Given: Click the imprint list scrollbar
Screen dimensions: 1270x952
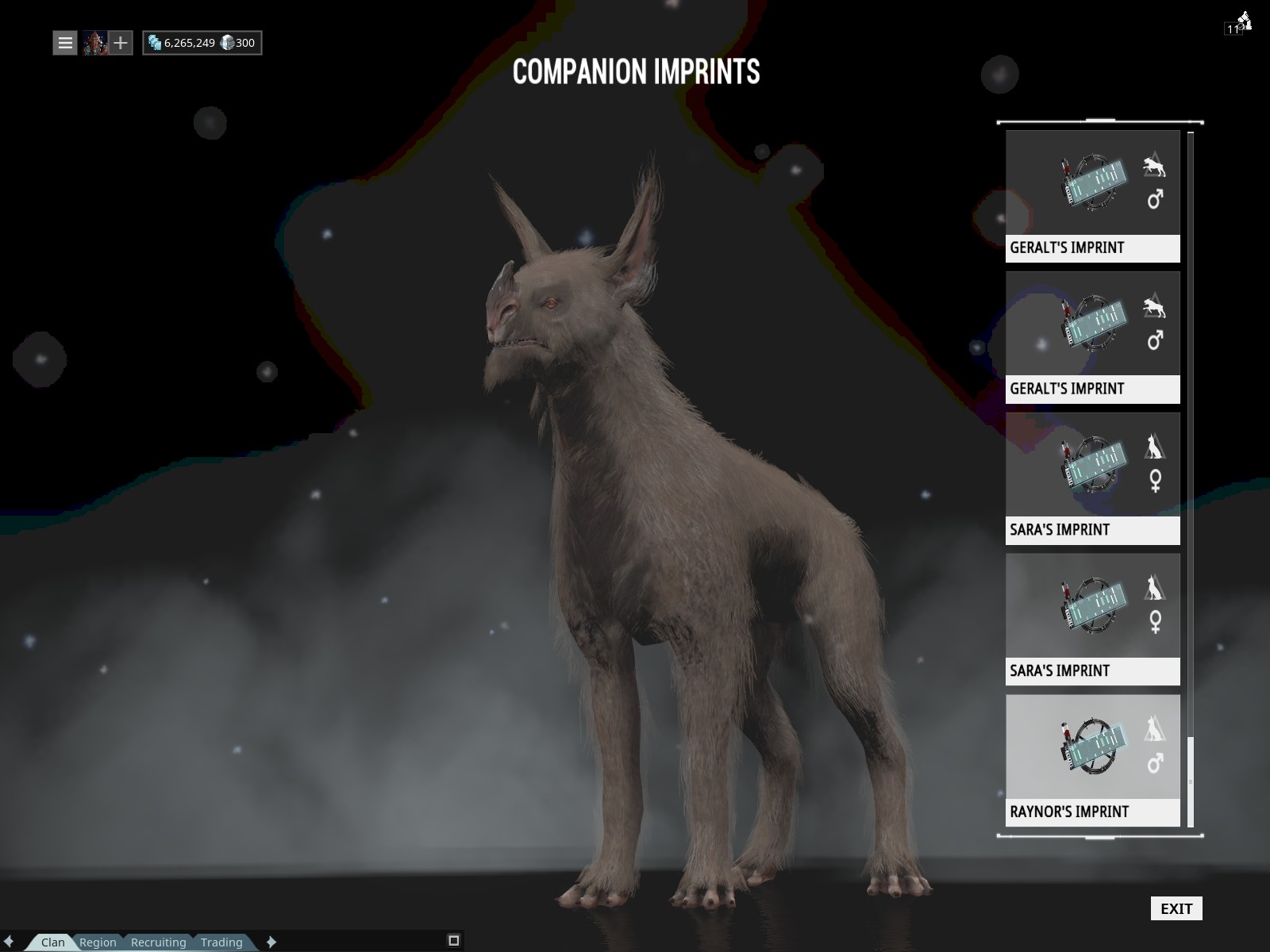Looking at the screenshot, I should (x=1191, y=781).
